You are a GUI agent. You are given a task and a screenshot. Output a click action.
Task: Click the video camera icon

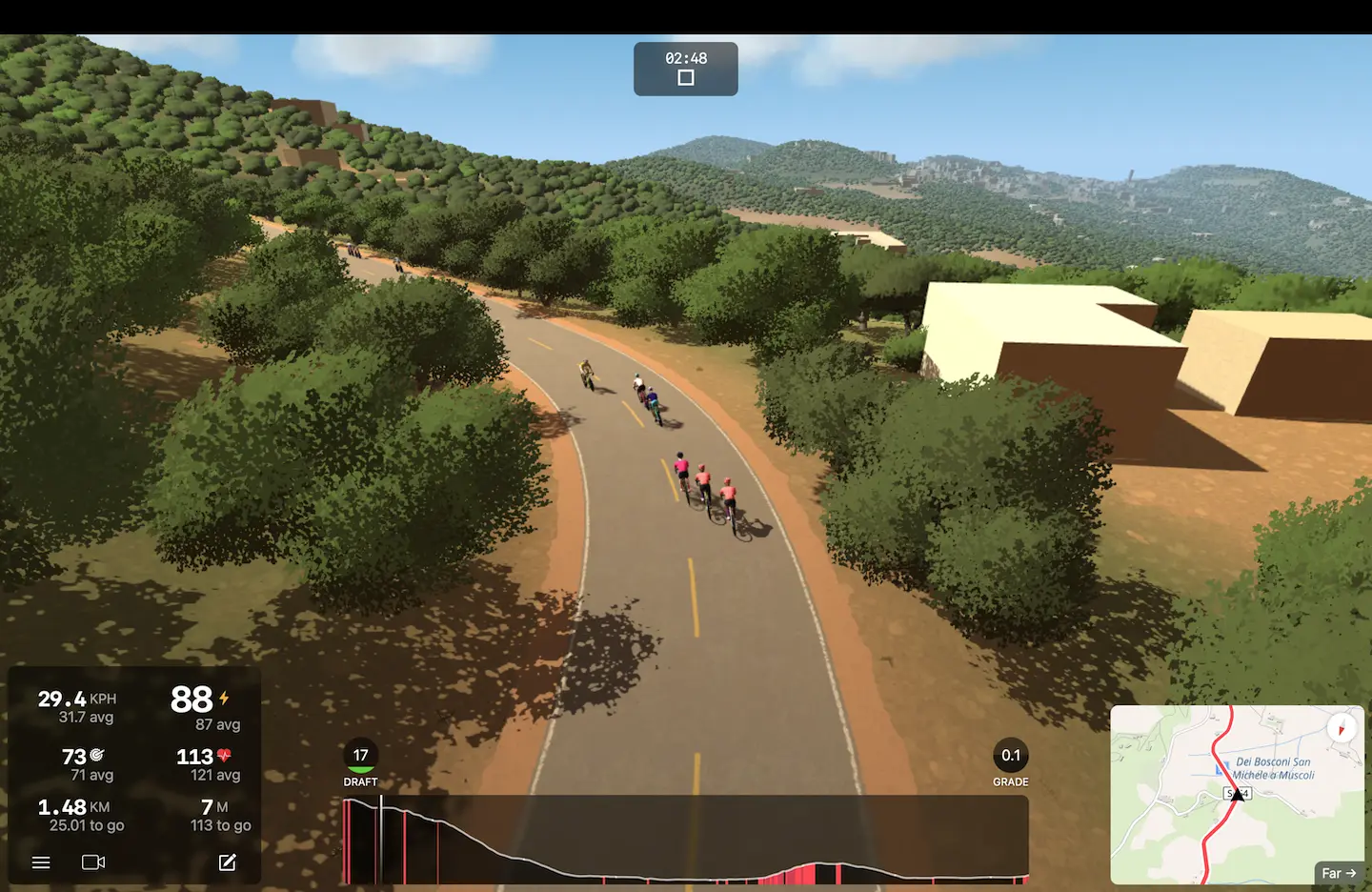tap(93, 862)
